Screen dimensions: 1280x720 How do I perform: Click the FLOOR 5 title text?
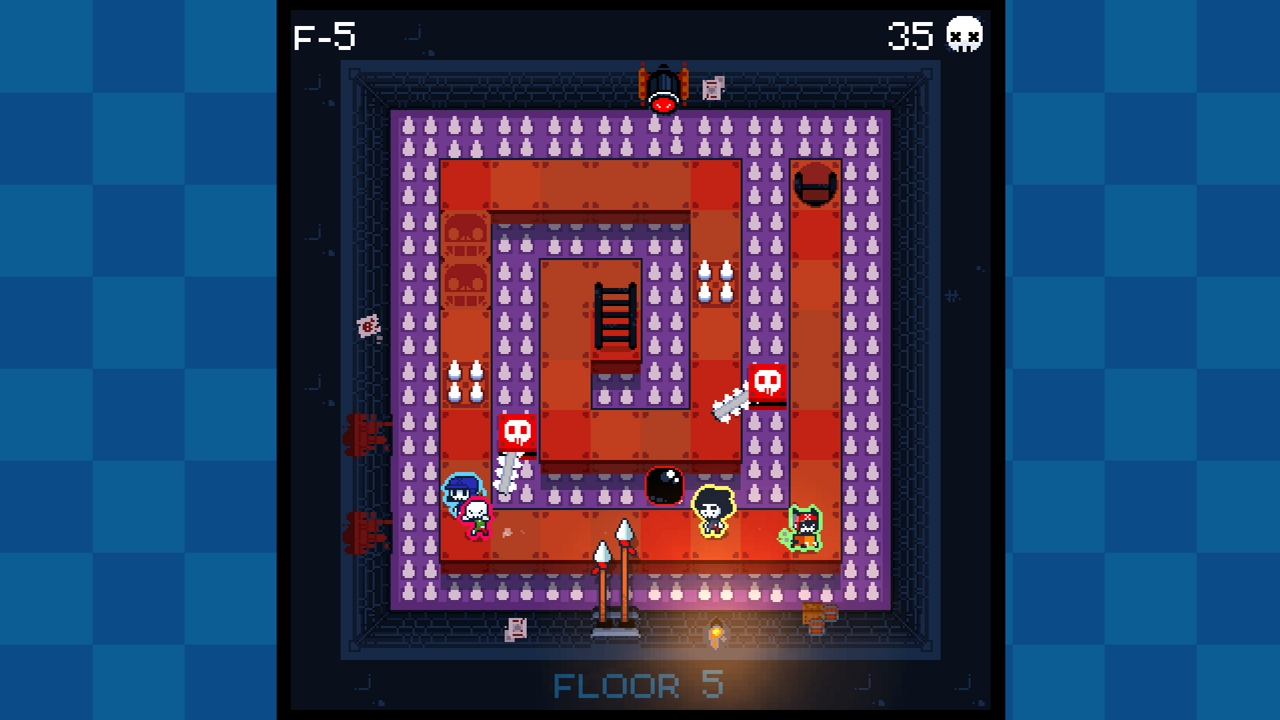point(640,686)
